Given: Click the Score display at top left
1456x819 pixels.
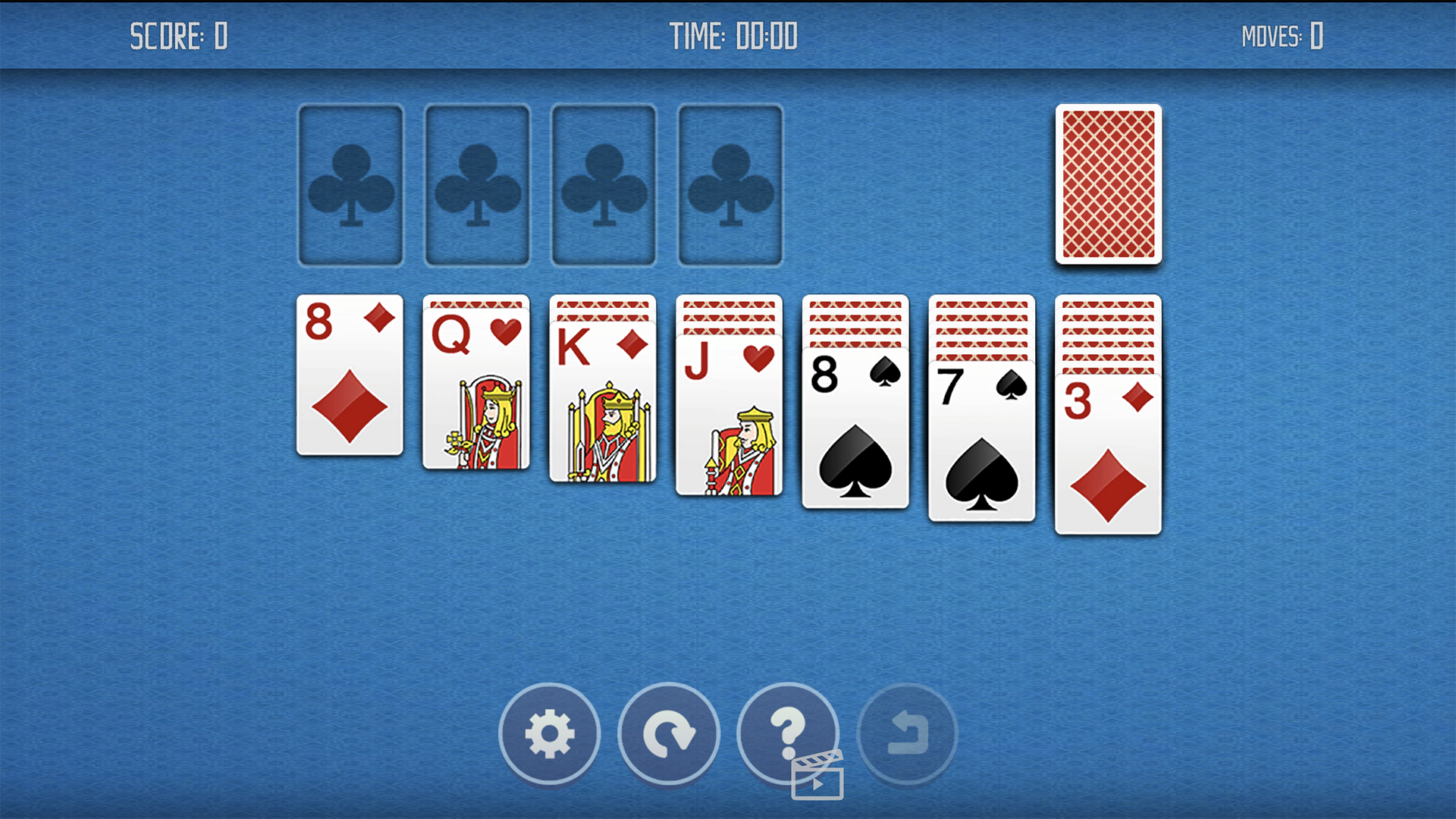Looking at the screenshot, I should (179, 36).
